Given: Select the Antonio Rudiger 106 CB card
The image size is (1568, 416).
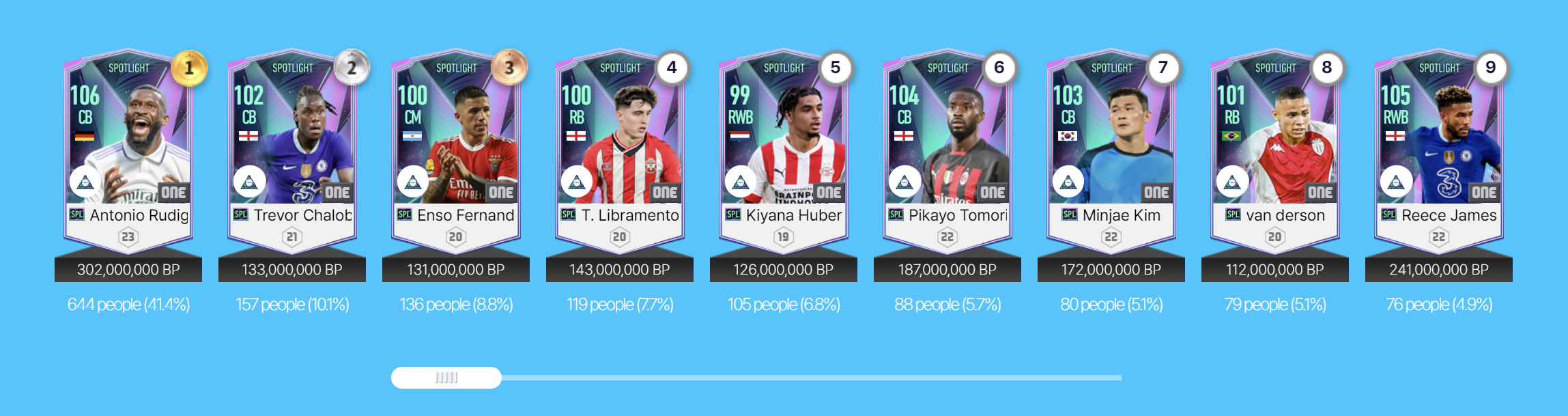Looking at the screenshot, I should point(128,152).
